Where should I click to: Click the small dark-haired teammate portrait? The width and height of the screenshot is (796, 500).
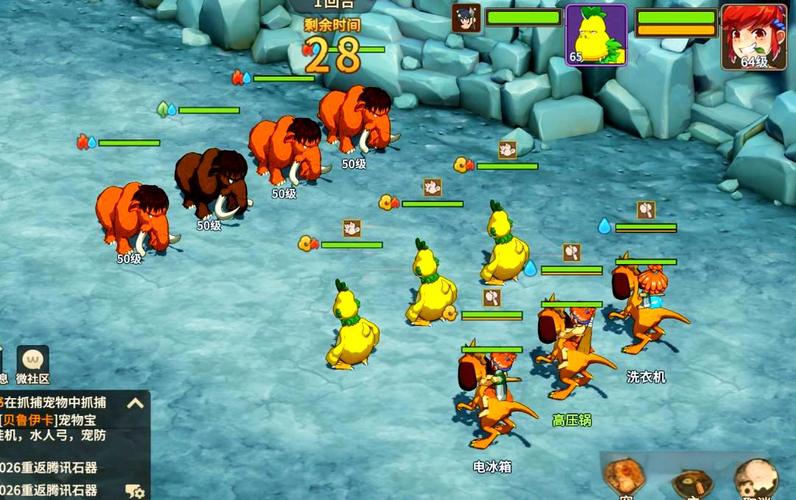[x=466, y=18]
